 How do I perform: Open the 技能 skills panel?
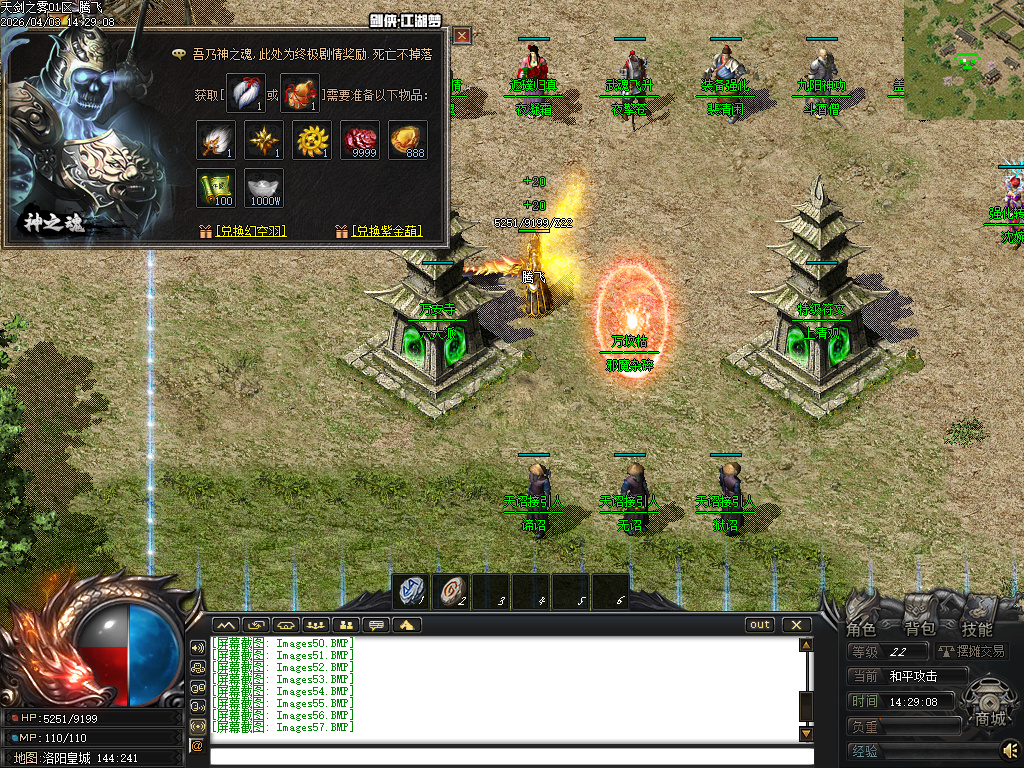(977, 629)
